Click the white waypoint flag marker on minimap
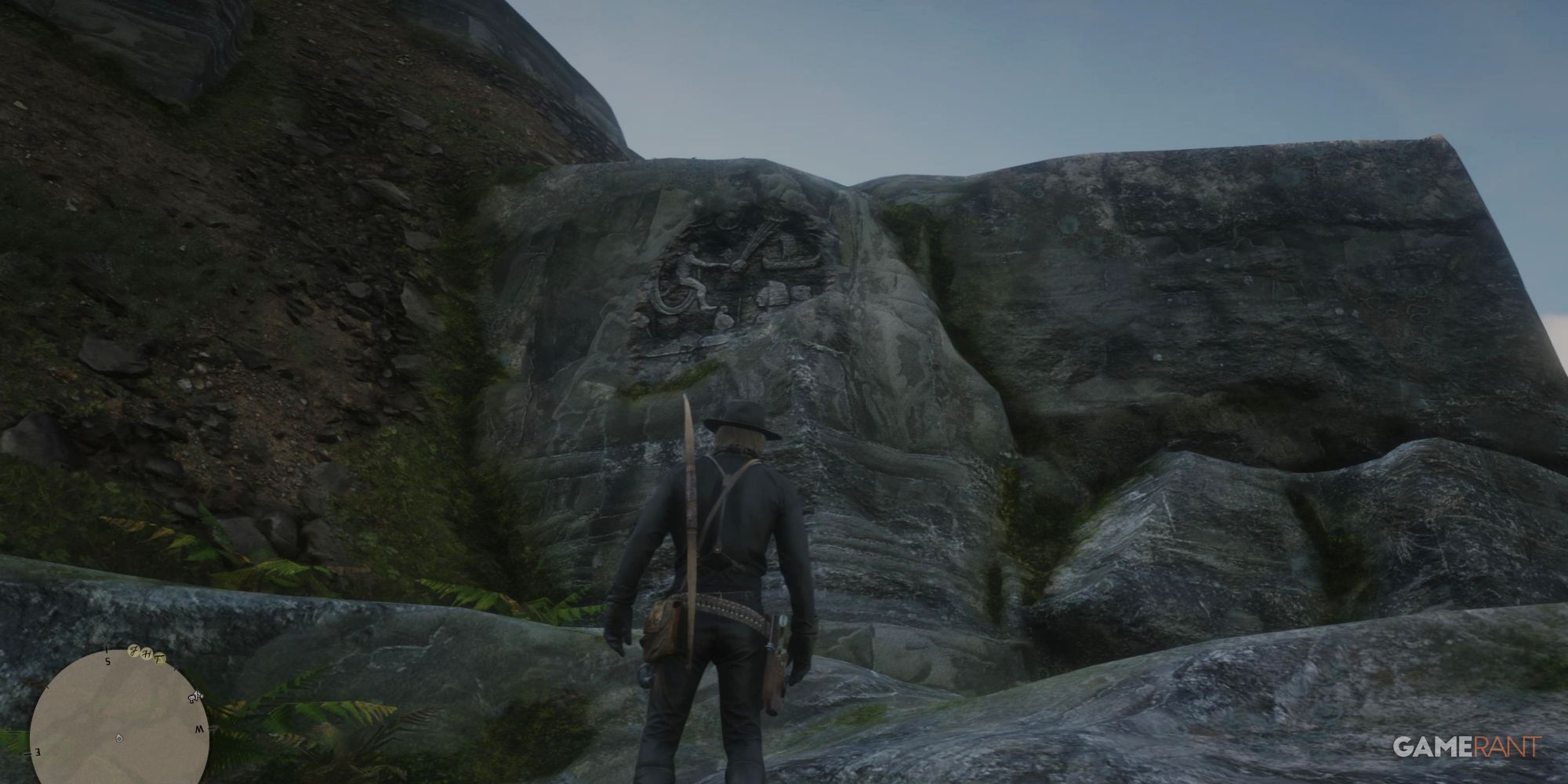Image resolution: width=1568 pixels, height=784 pixels. click(194, 698)
